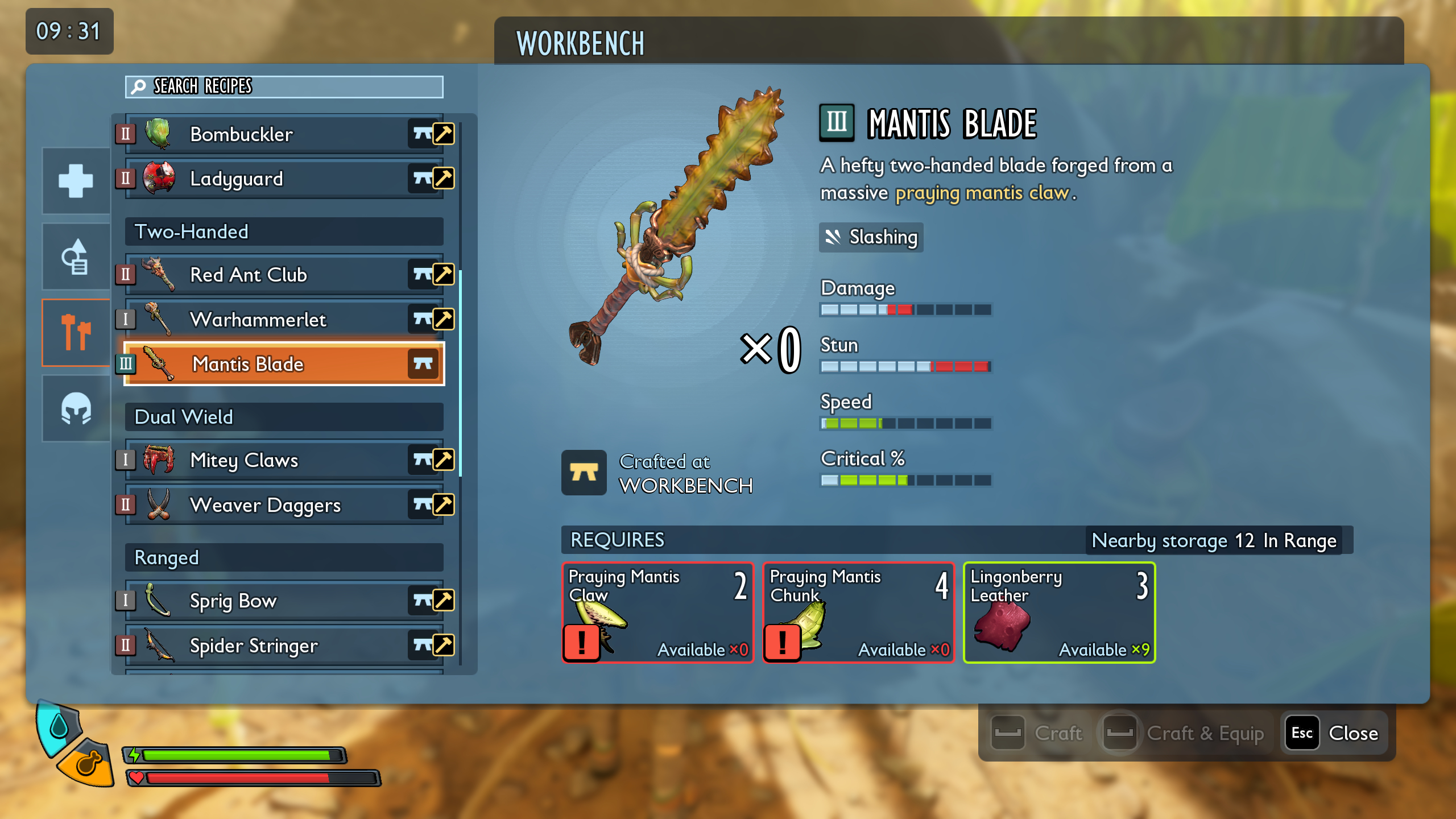
Task: Click the Crafted at Workbench icon
Action: 585,473
